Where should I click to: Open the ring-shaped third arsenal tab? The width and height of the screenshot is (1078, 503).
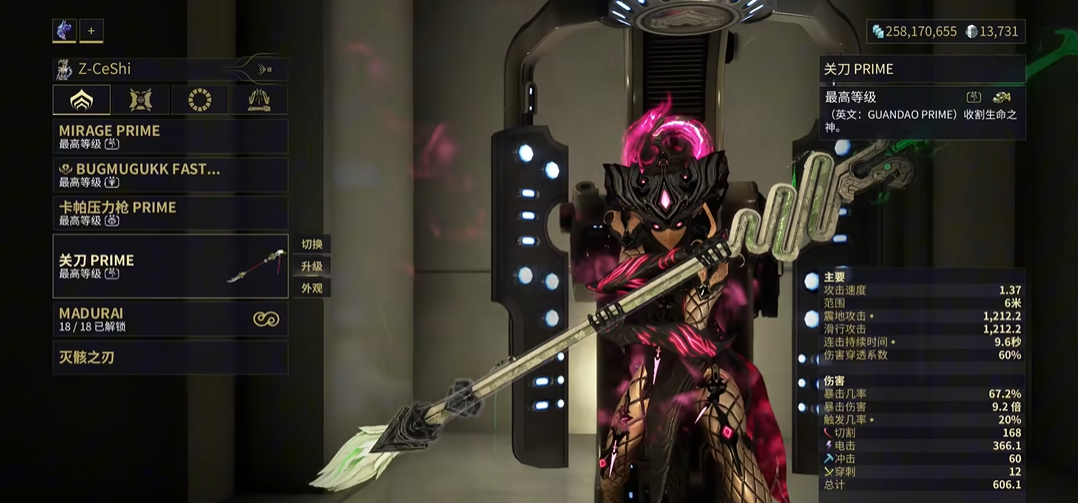[200, 100]
